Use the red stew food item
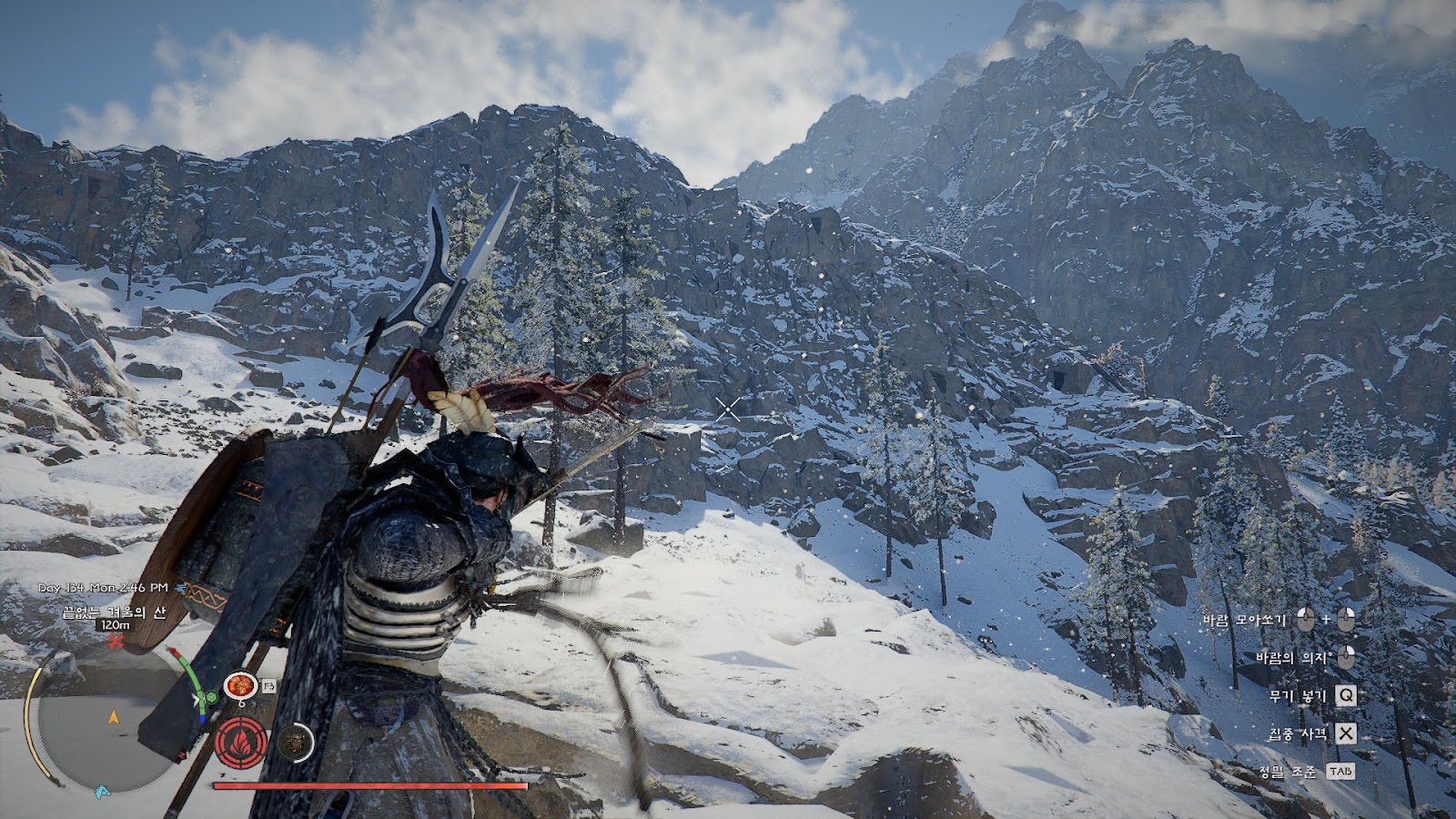Image resolution: width=1456 pixels, height=819 pixels. (x=240, y=685)
